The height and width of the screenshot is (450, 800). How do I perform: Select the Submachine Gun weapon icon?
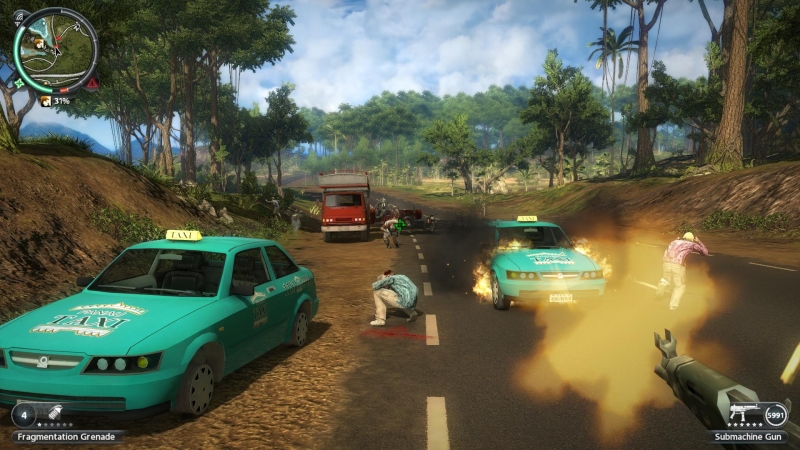742,412
